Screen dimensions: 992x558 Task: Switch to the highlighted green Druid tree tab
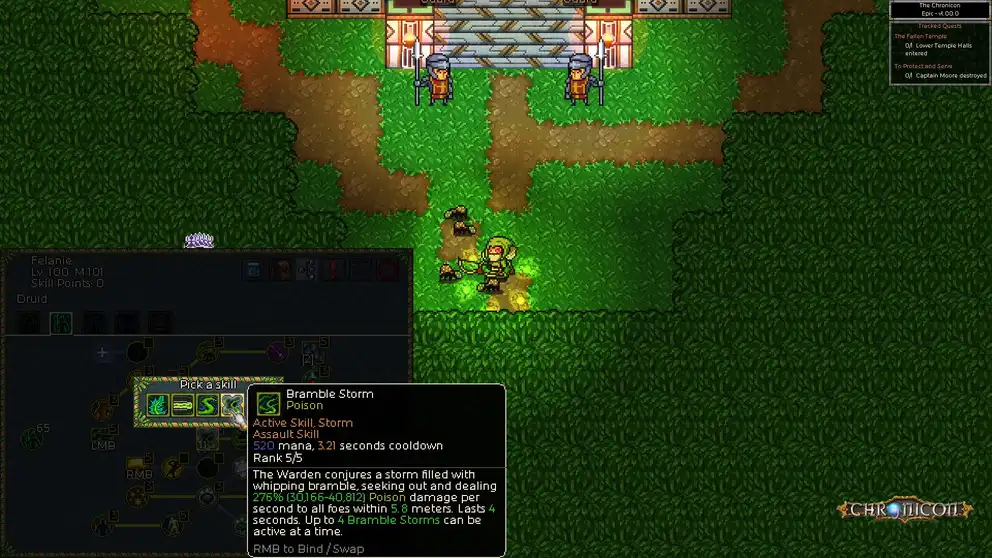tap(61, 322)
